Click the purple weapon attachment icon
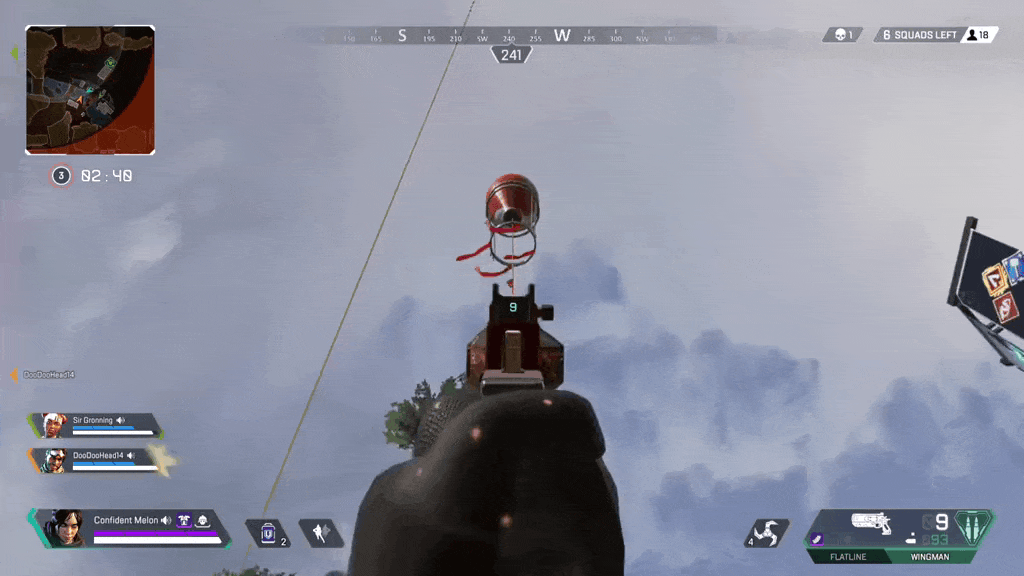 coord(817,540)
